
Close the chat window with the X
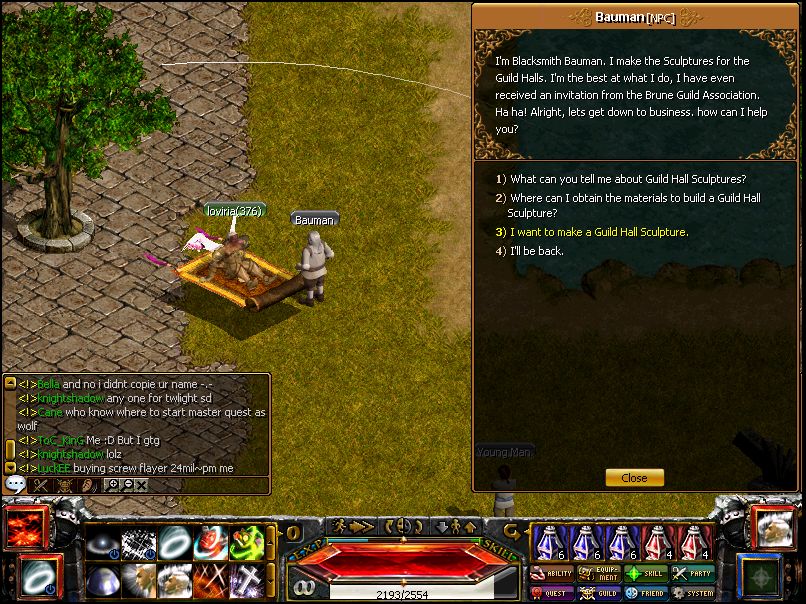point(141,485)
